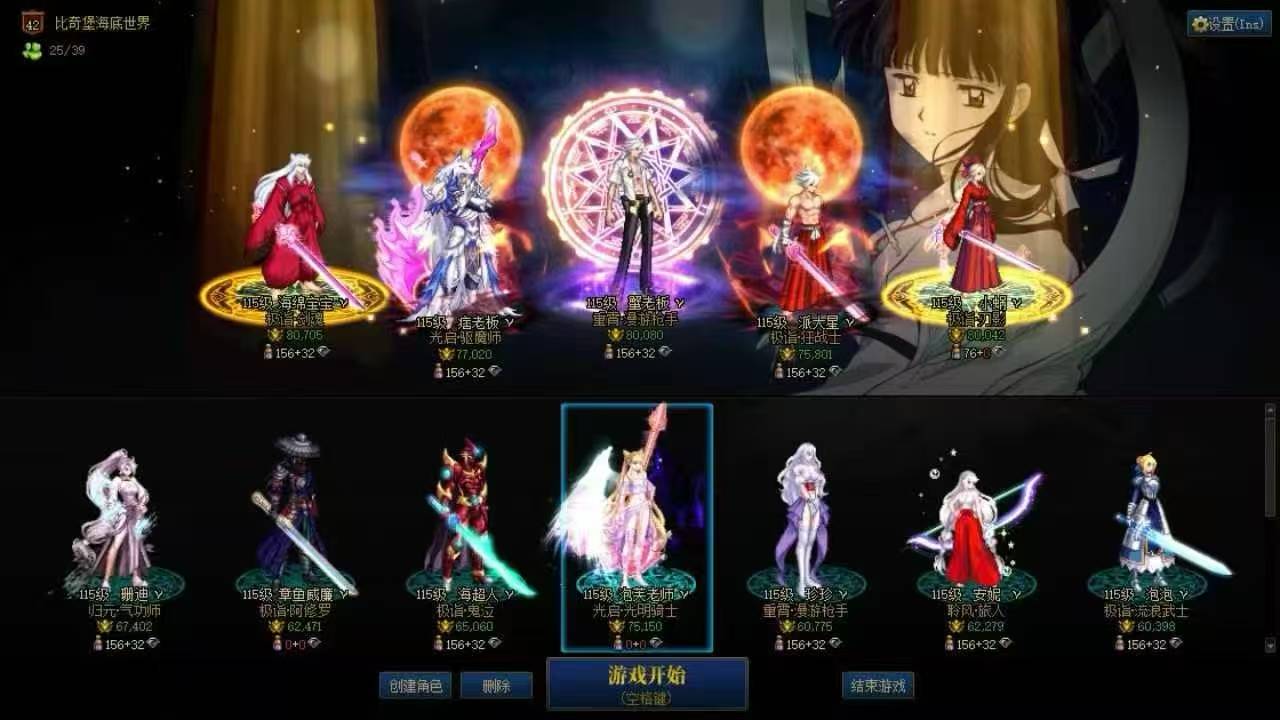
Task: Expand the arrow next to 珊迪's name
Action: point(158,594)
